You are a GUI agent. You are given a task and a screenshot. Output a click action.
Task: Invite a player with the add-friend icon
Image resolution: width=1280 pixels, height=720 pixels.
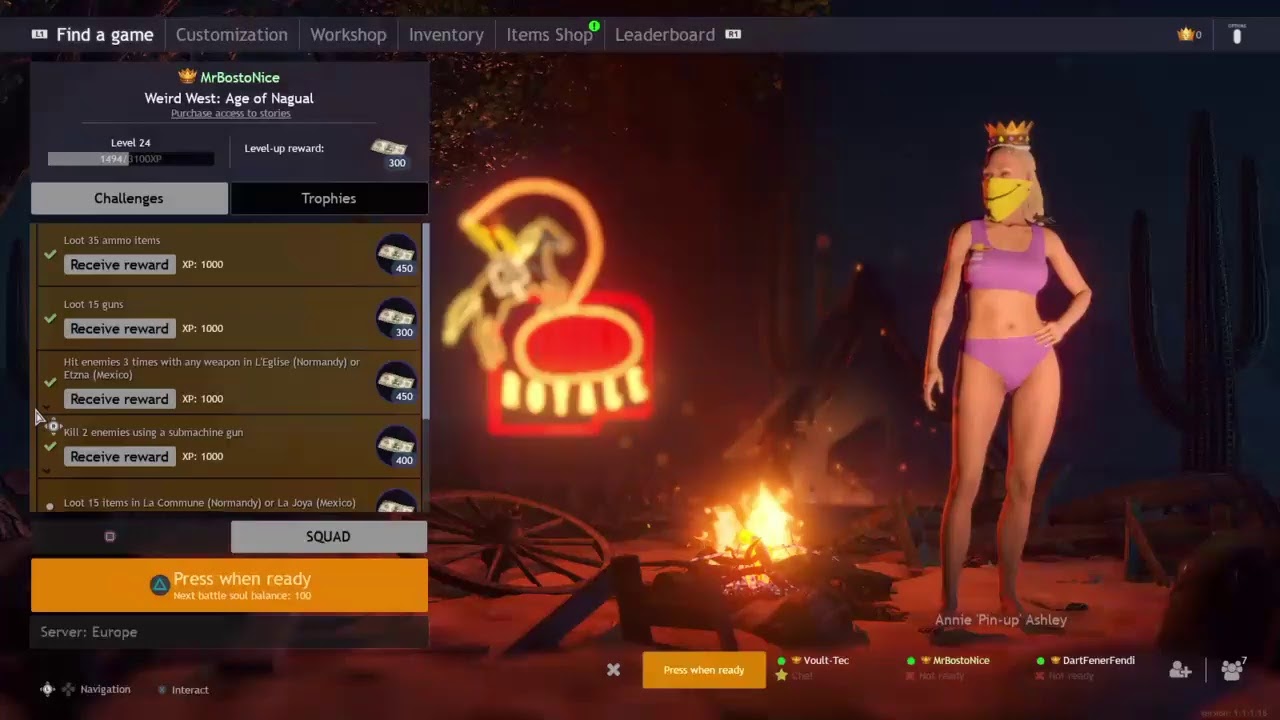[x=1180, y=670]
